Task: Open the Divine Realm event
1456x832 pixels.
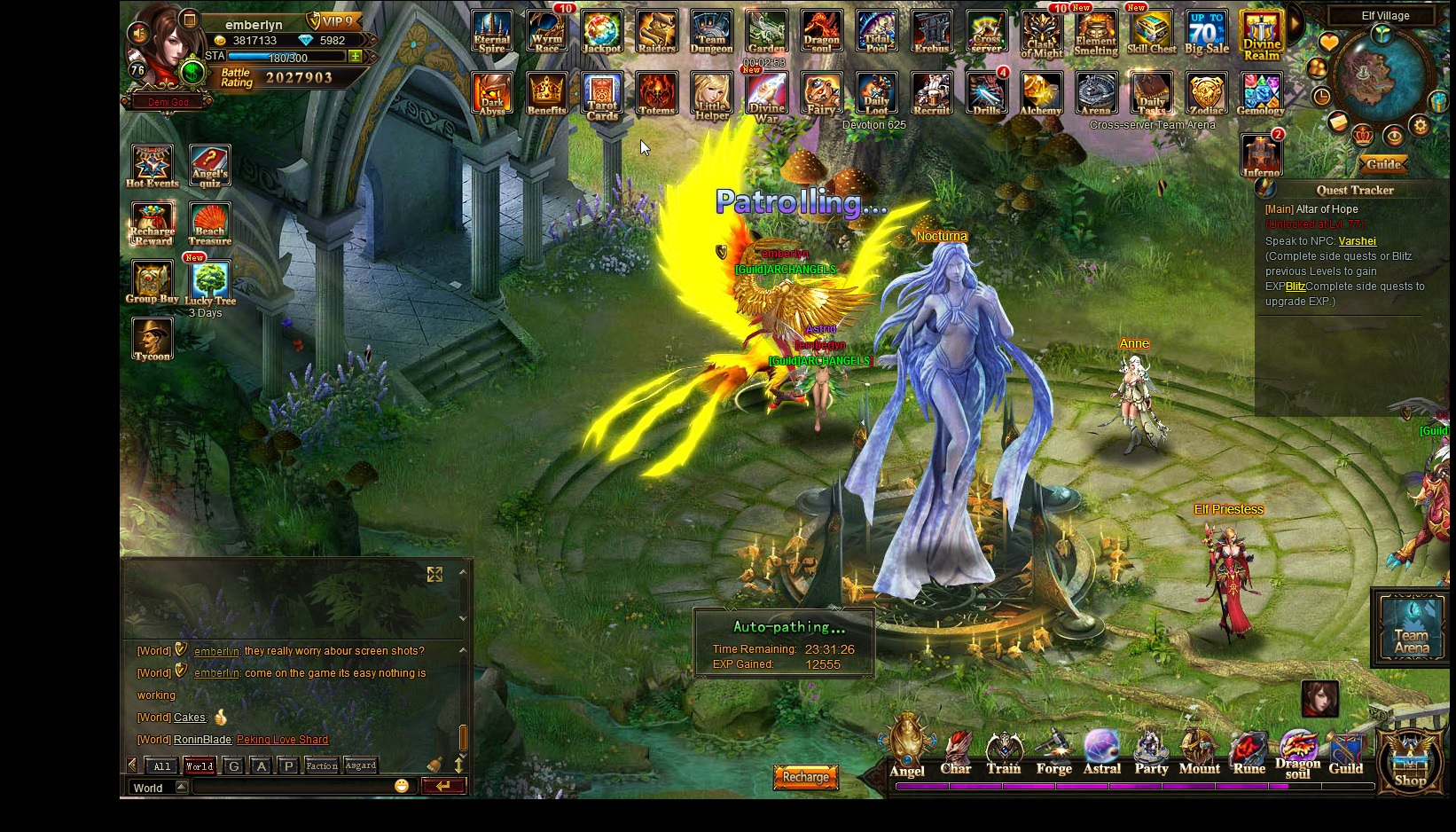Action: pyautogui.click(x=1261, y=35)
